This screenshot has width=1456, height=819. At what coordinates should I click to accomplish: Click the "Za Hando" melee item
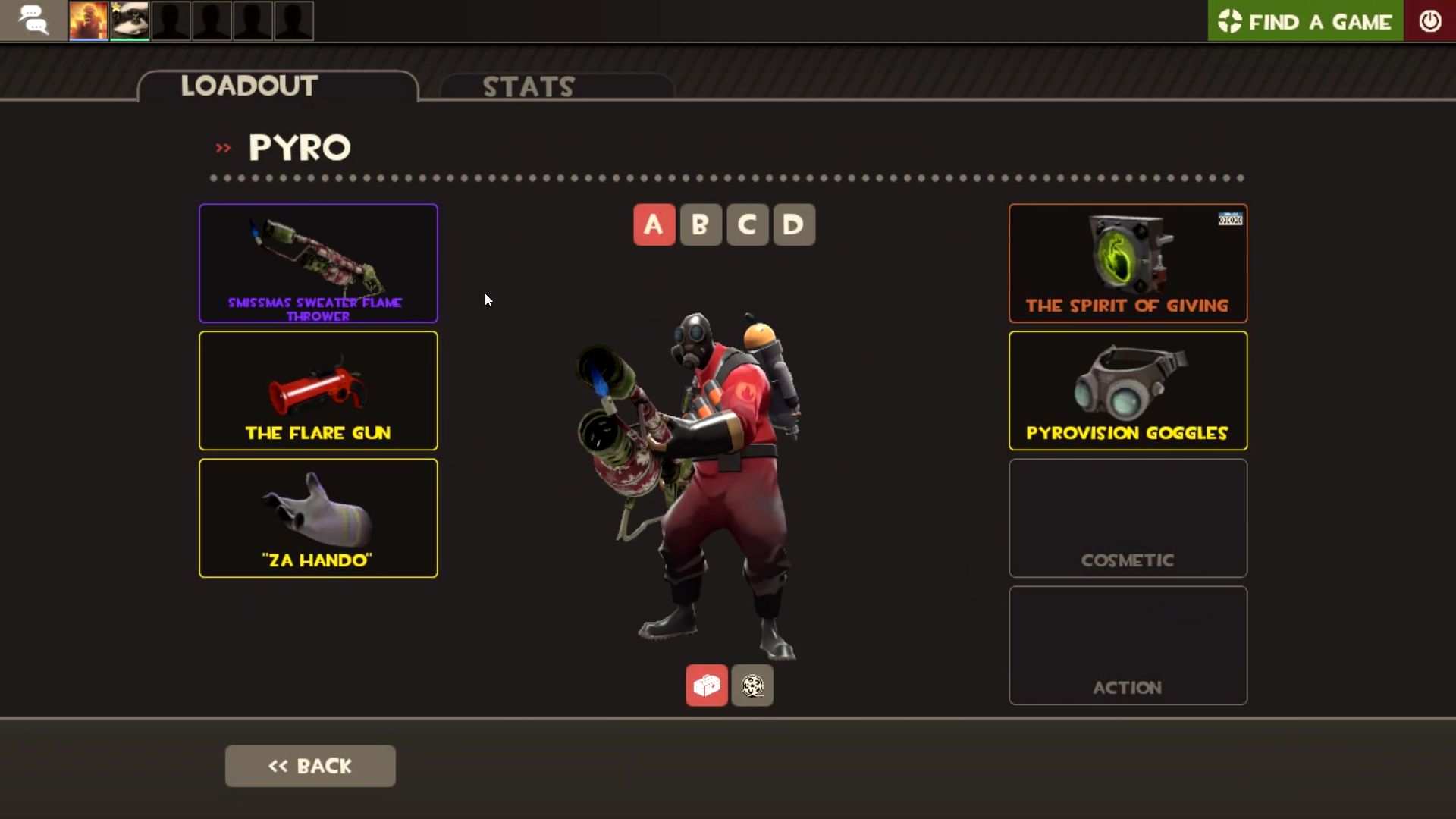tap(318, 518)
